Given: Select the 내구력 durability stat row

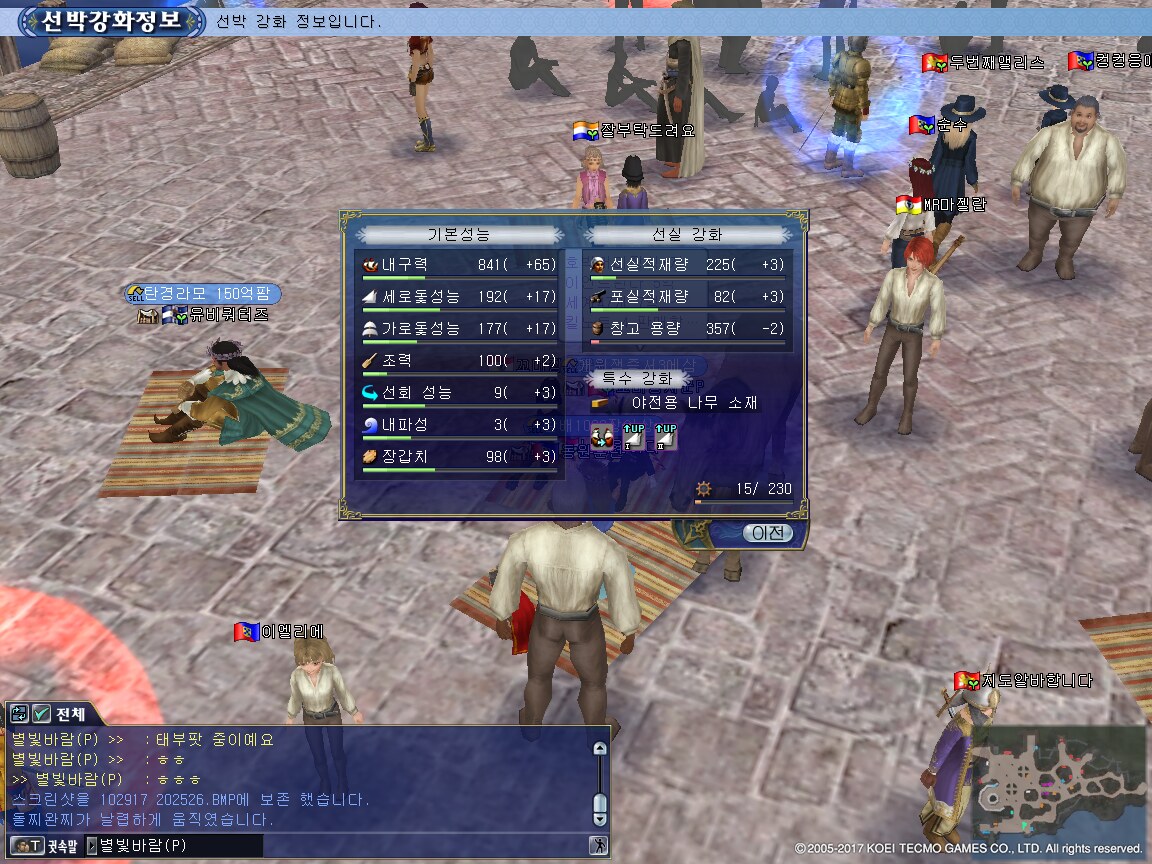Looking at the screenshot, I should click(459, 265).
